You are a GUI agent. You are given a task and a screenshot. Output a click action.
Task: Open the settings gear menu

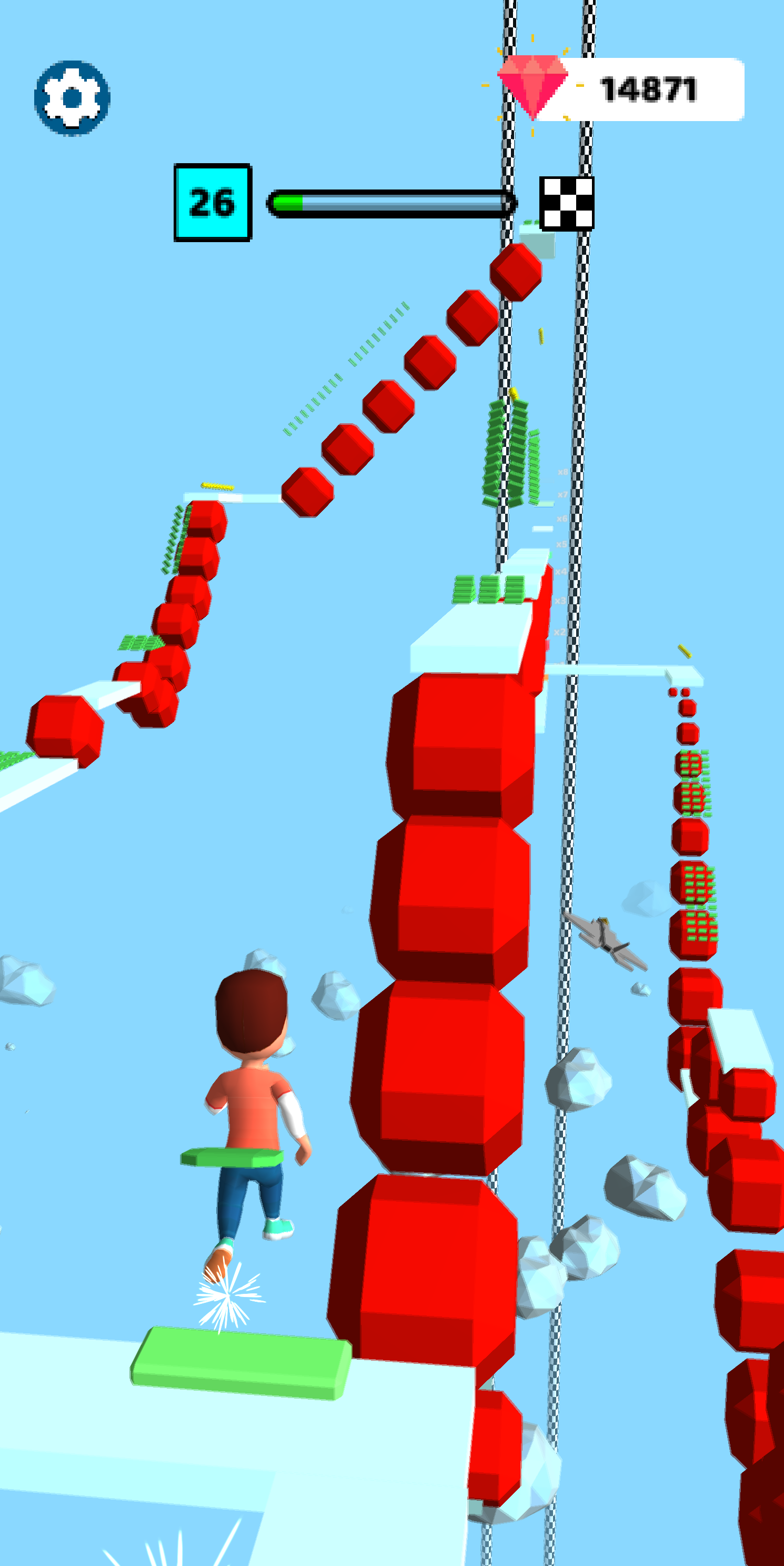[x=72, y=97]
